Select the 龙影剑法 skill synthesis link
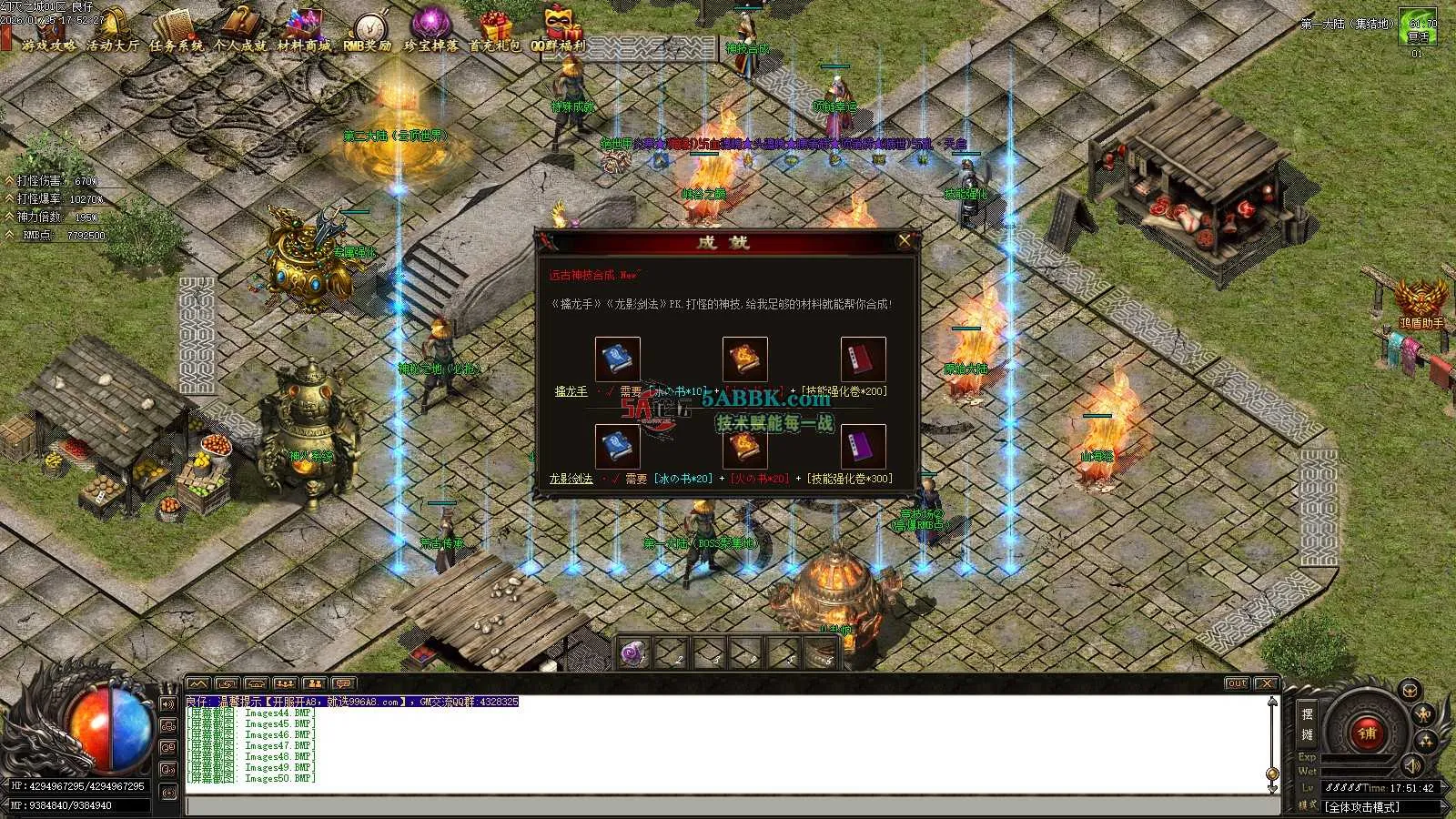The width and height of the screenshot is (1456, 819). click(x=571, y=479)
